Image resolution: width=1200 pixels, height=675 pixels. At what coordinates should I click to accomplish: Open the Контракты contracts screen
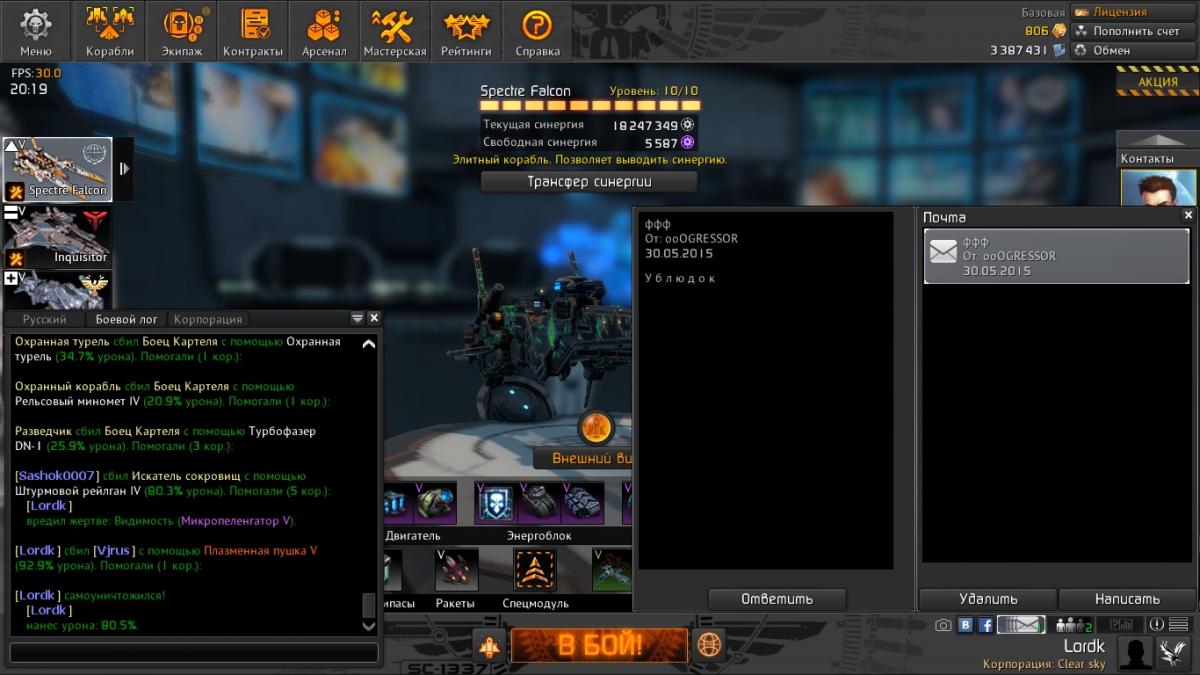(x=253, y=31)
